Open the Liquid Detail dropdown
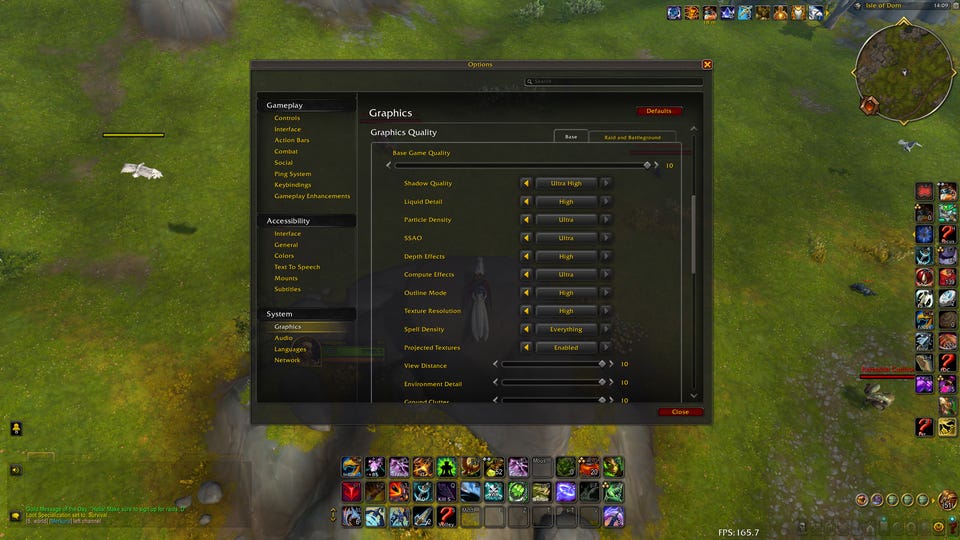Screen dimensions: 960x540 (x=566, y=202)
